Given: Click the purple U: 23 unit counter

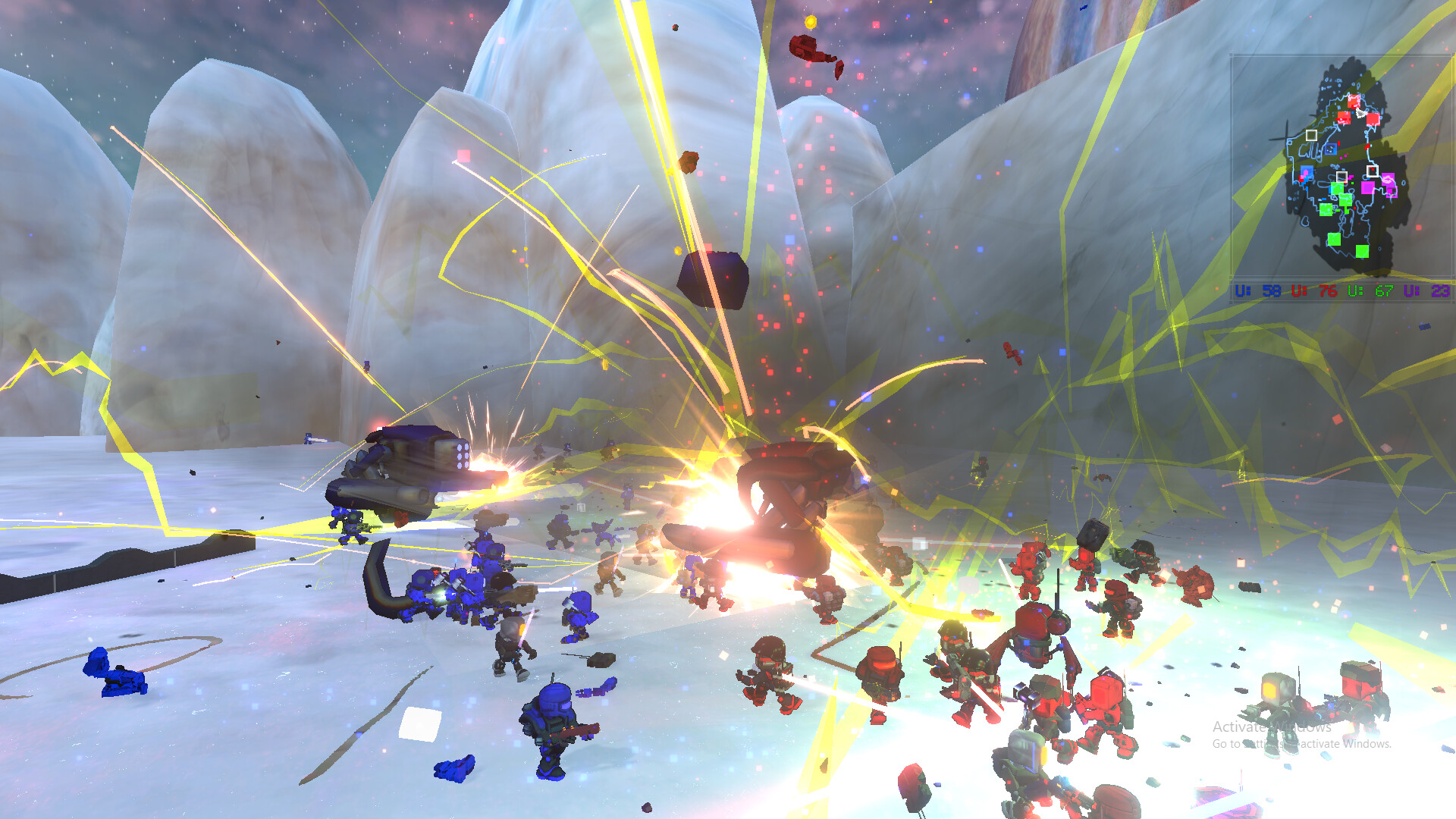Looking at the screenshot, I should tap(1428, 290).
